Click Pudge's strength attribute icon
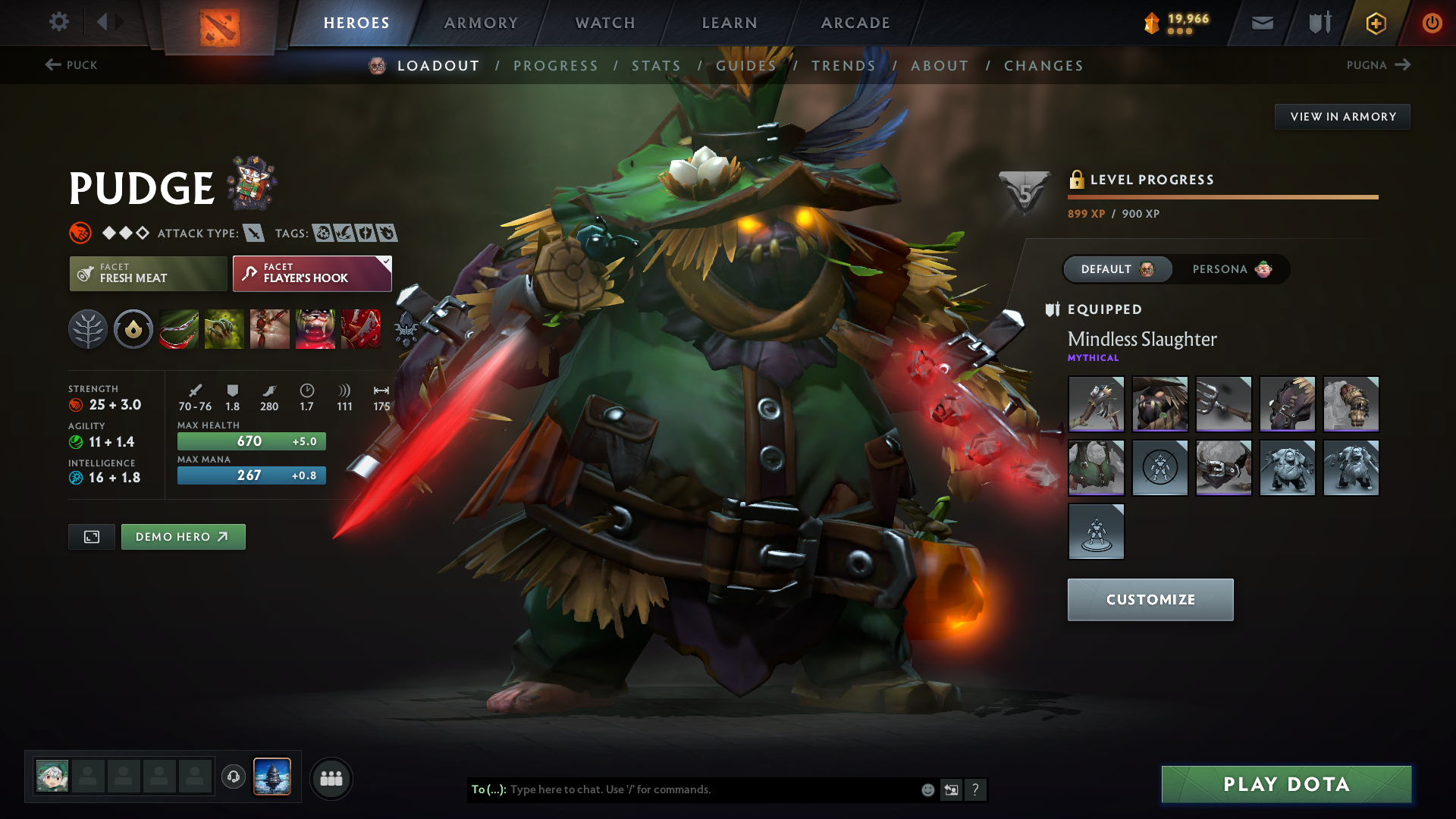This screenshot has width=1456, height=819. [x=77, y=405]
